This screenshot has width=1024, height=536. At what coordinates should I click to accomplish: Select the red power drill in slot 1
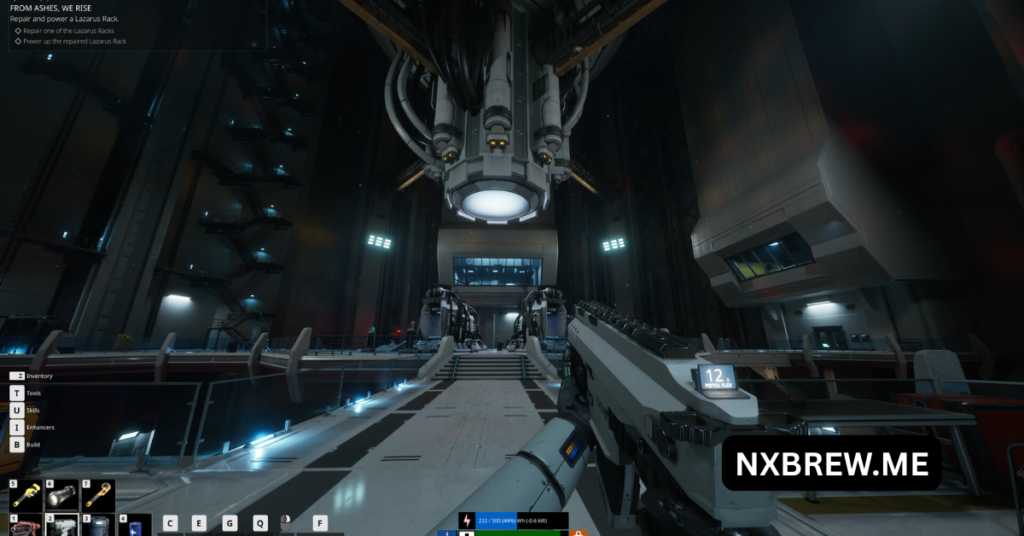tap(26, 526)
